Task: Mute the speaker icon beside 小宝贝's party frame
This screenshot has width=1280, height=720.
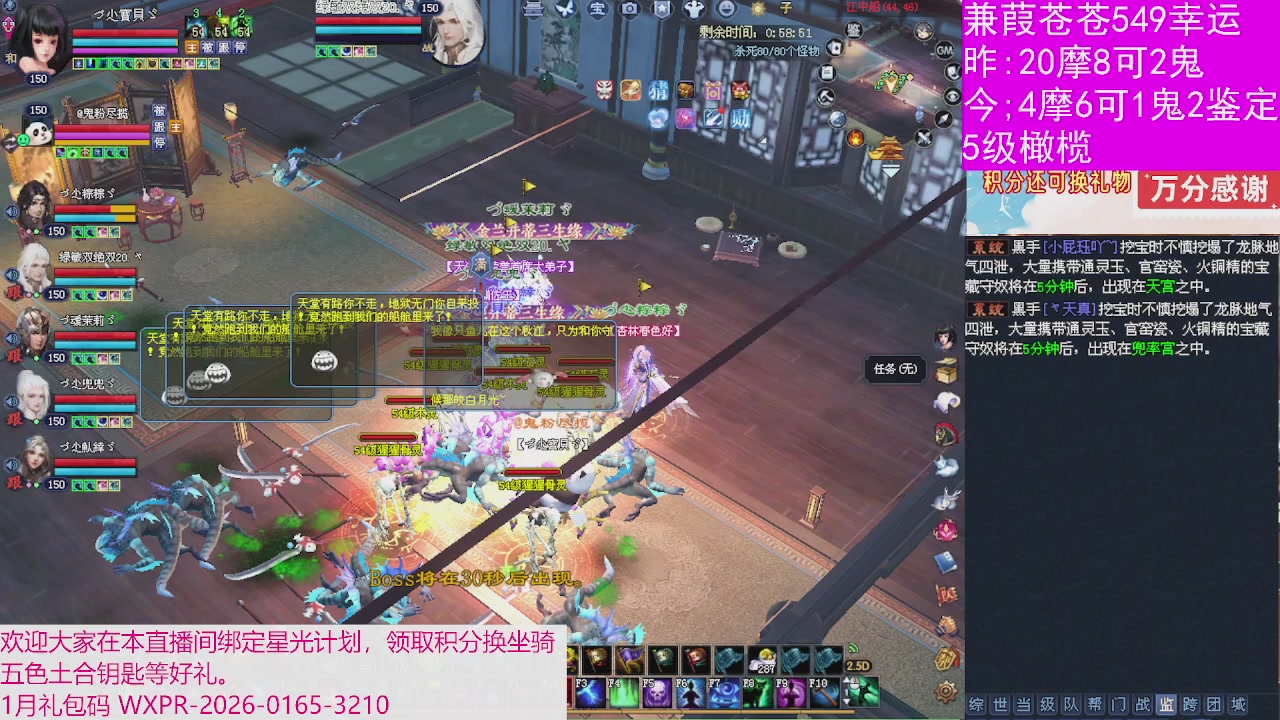Action: pyautogui.click(x=9, y=6)
